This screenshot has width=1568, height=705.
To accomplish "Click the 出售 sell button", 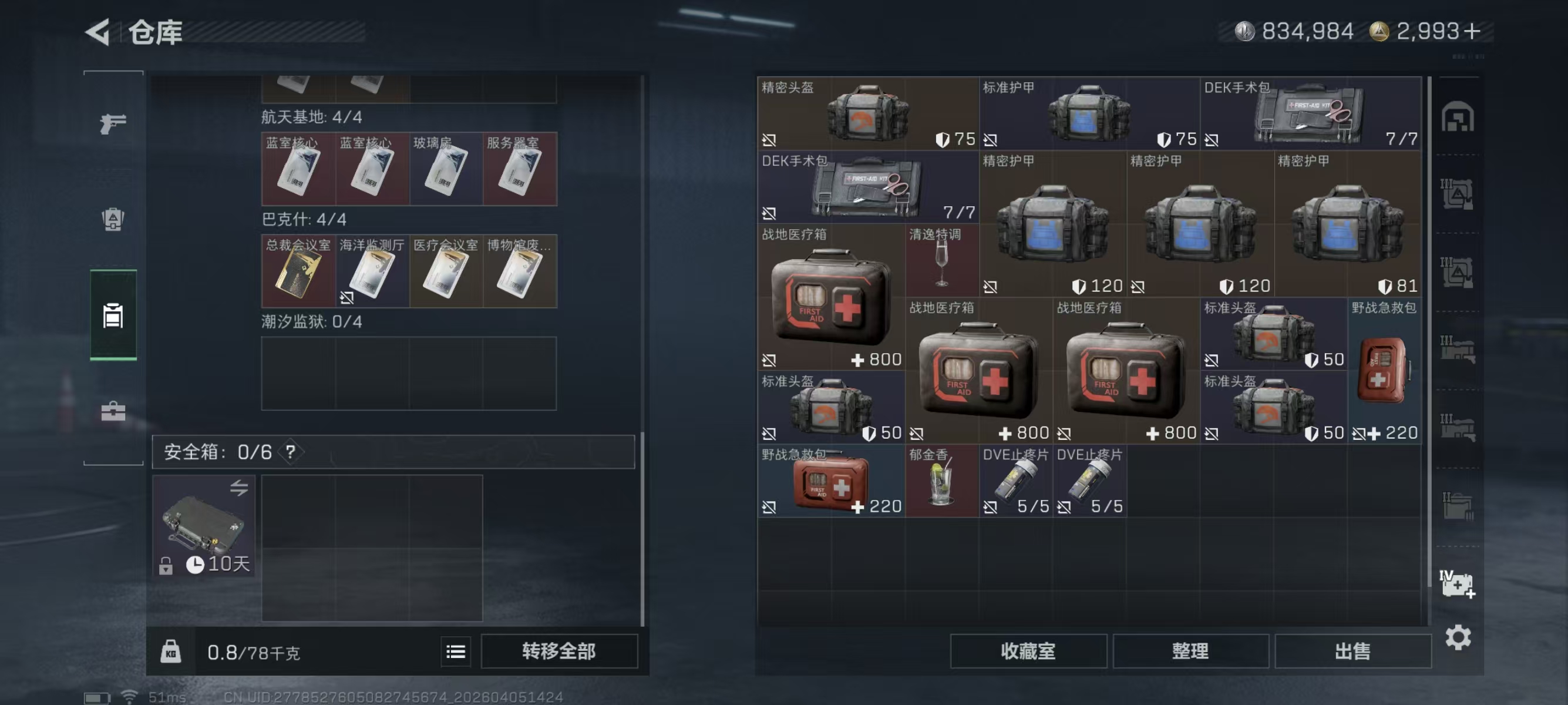I will (x=1352, y=652).
